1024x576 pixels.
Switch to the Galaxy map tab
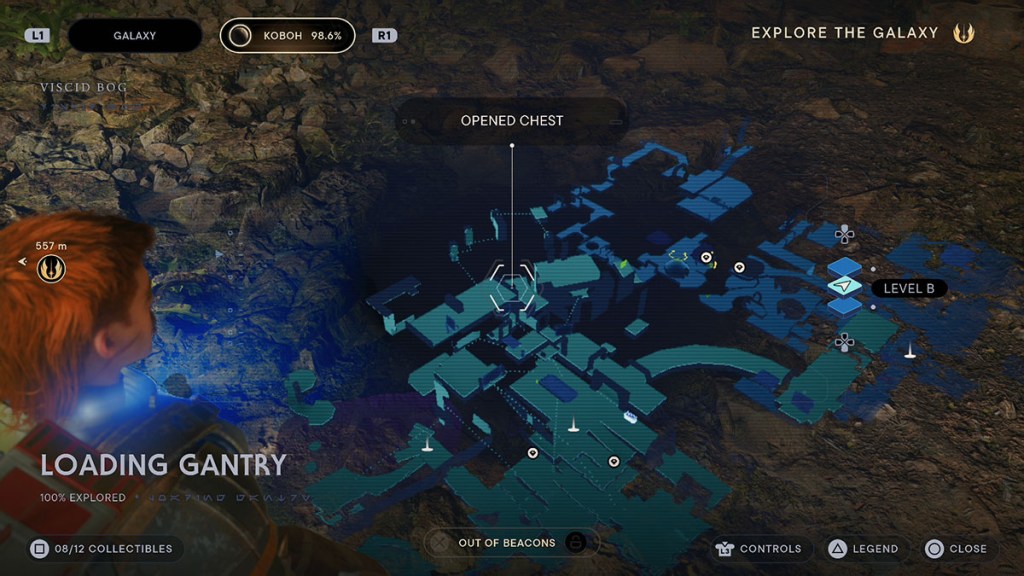point(134,36)
